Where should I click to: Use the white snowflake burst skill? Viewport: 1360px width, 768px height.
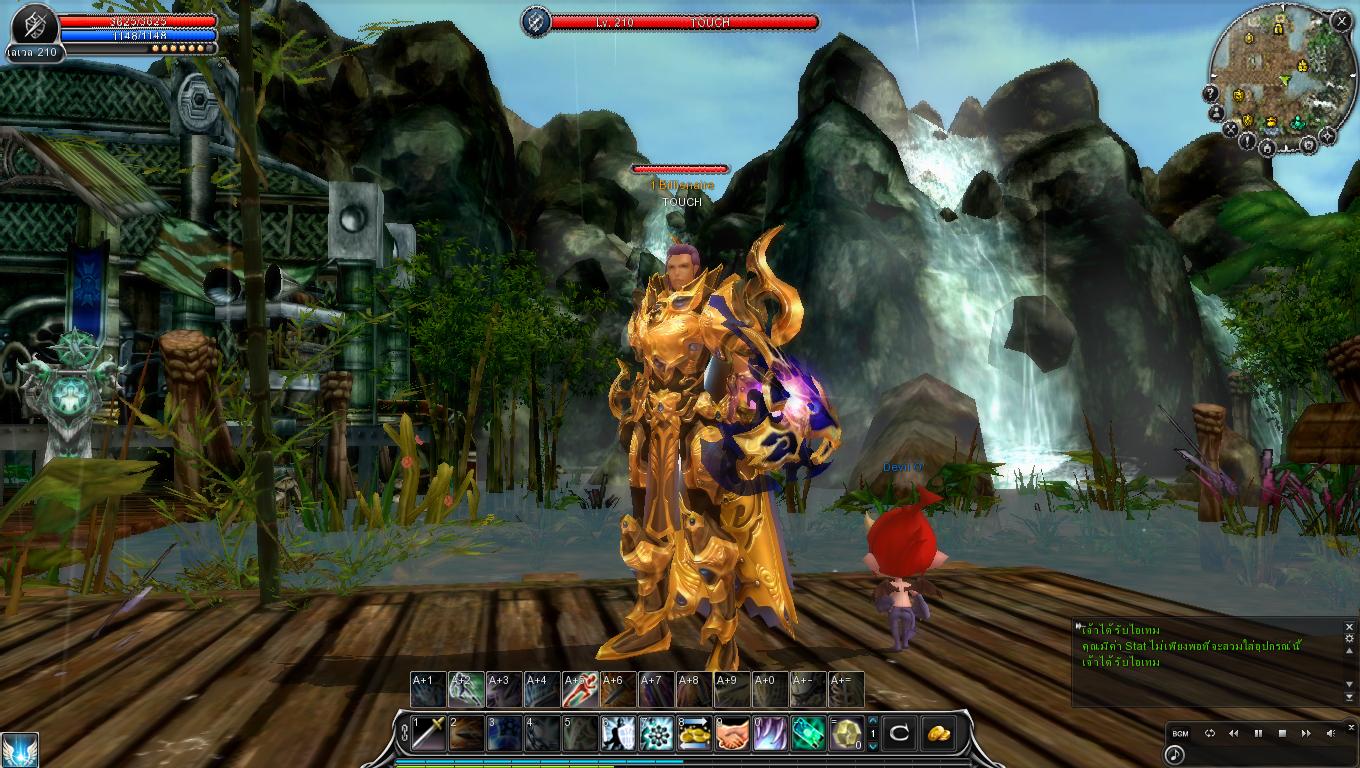pos(656,734)
